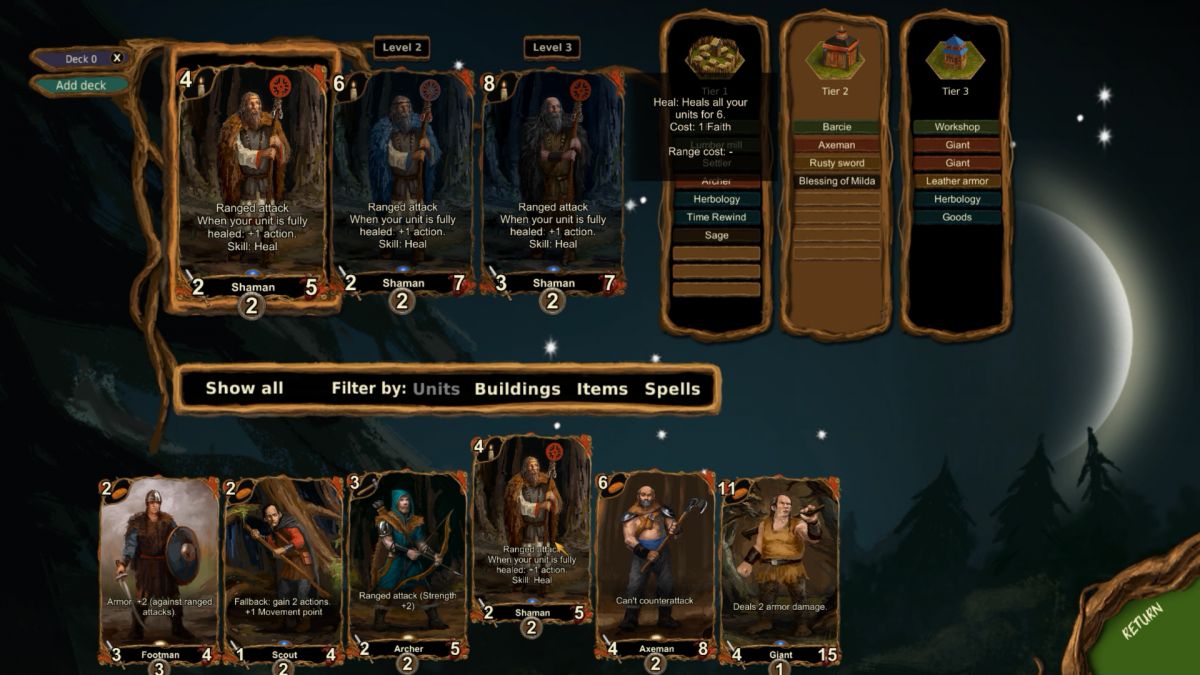Click the Rusty sword deck entry
This screenshot has width=1200, height=675.
click(x=836, y=163)
